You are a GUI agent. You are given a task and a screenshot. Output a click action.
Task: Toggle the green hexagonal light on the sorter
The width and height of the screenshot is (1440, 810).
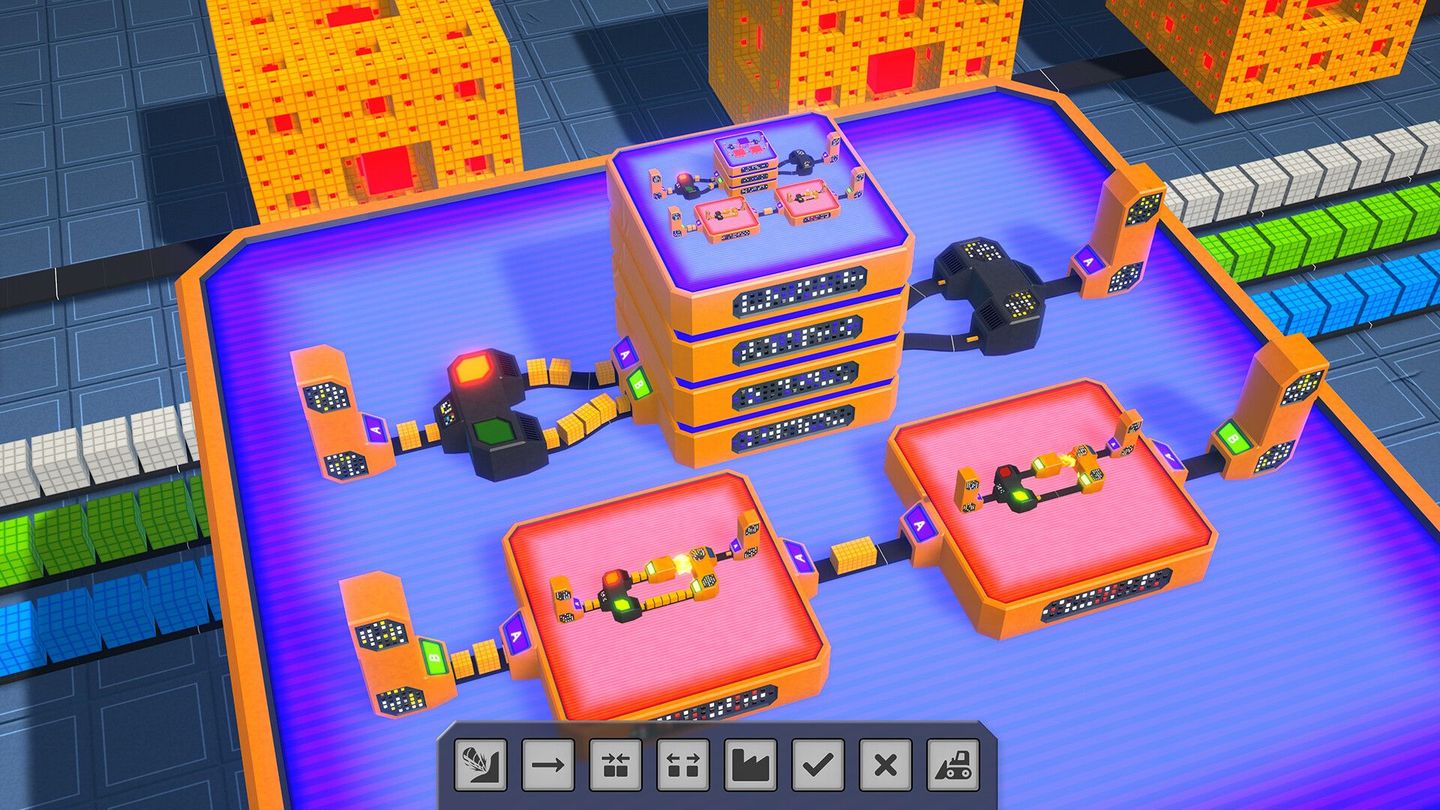(492, 432)
